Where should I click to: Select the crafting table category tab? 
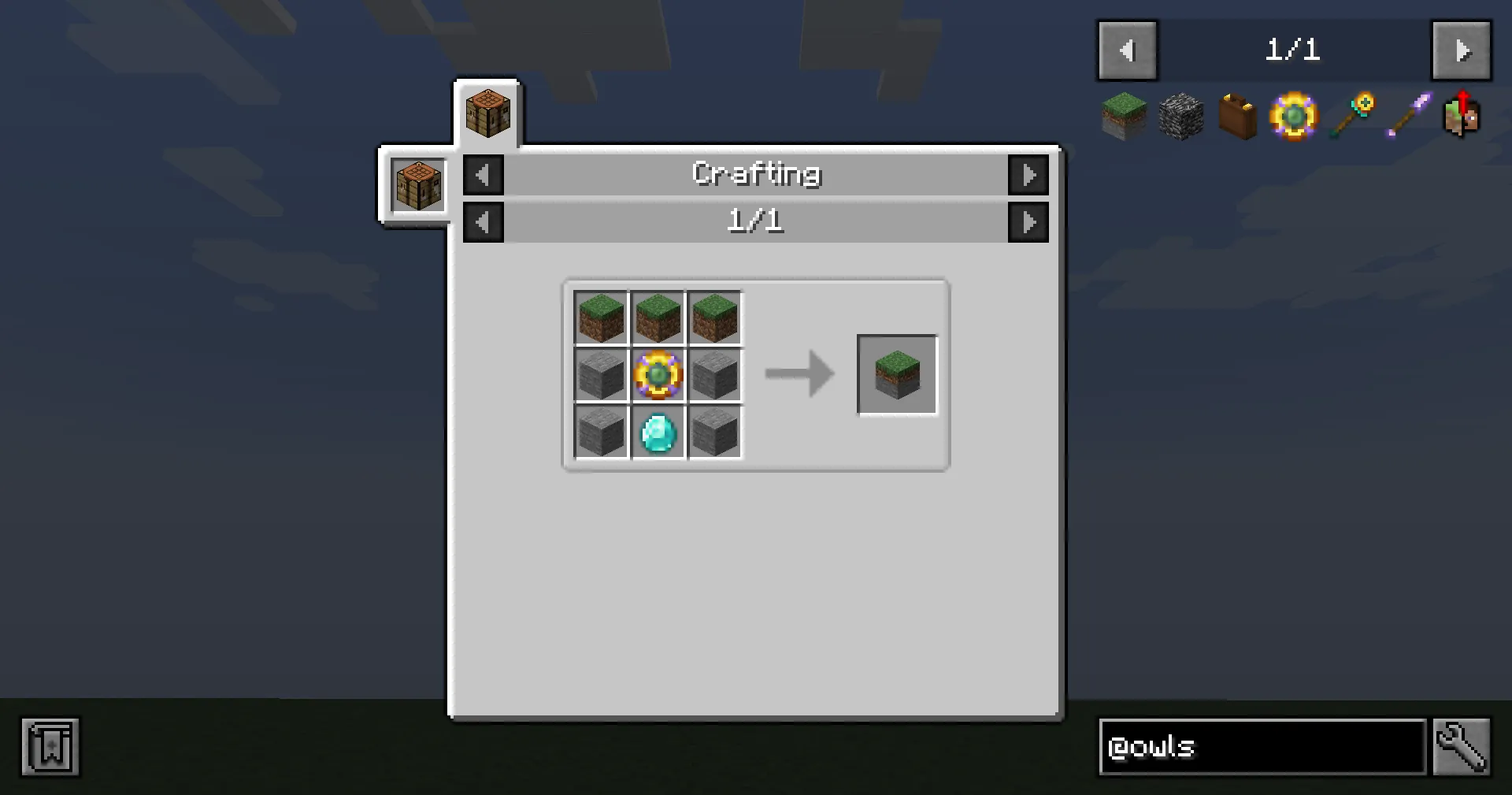click(417, 186)
